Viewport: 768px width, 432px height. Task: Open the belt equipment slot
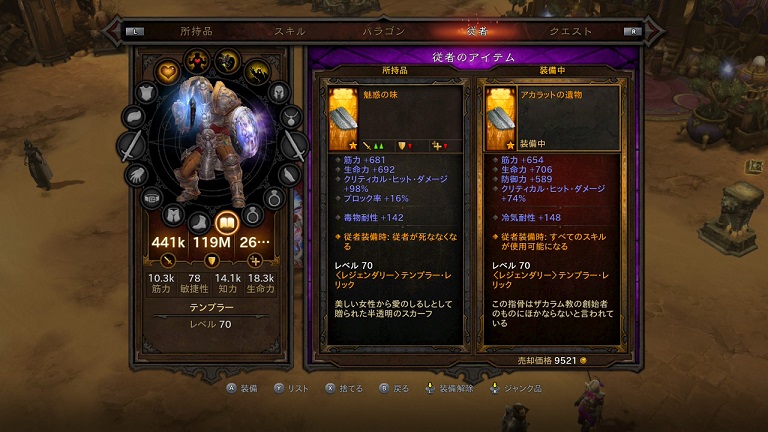click(151, 198)
